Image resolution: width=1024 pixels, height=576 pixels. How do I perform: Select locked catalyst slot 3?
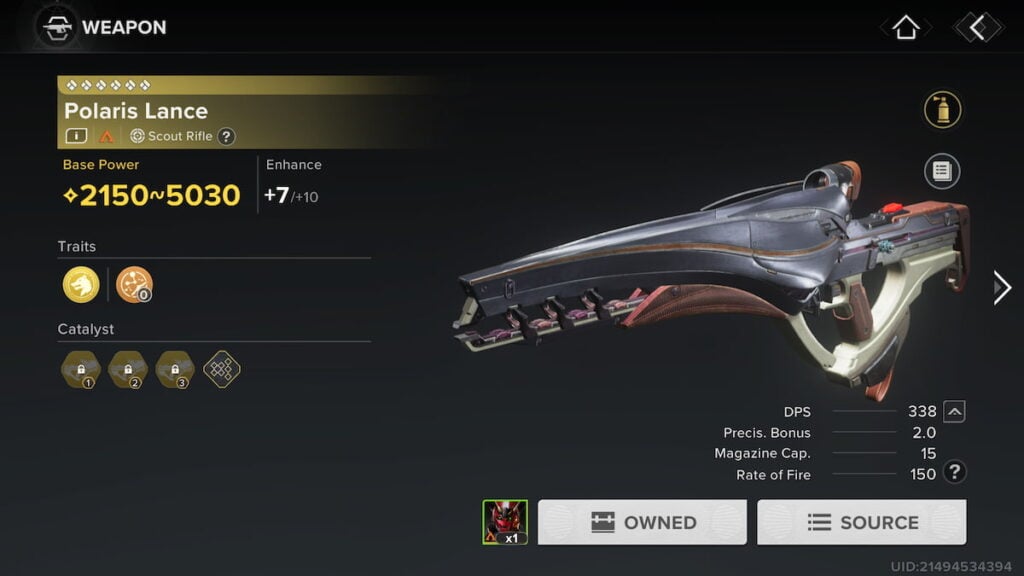click(x=175, y=369)
